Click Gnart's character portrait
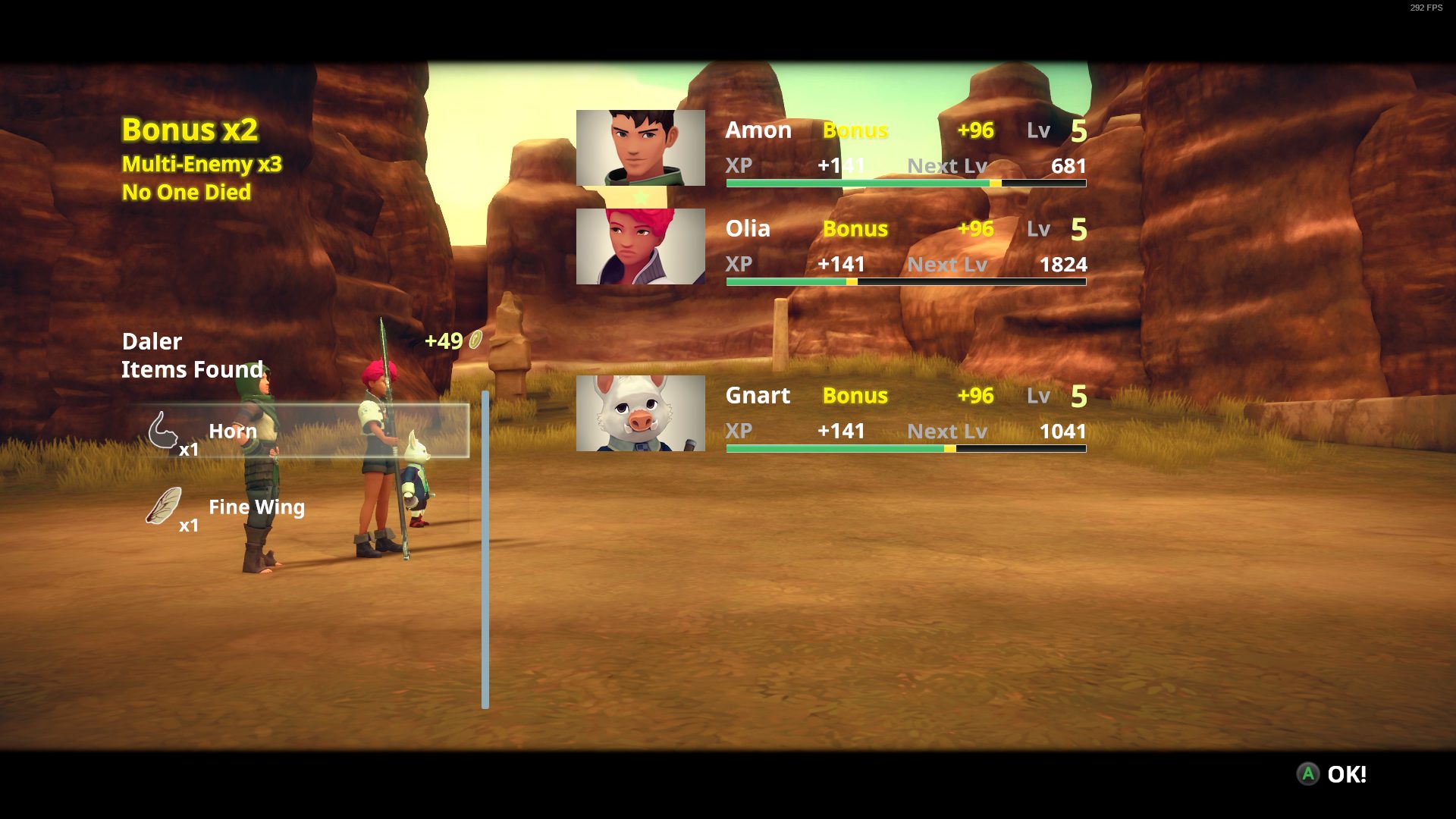The width and height of the screenshot is (1456, 819). pyautogui.click(x=640, y=413)
